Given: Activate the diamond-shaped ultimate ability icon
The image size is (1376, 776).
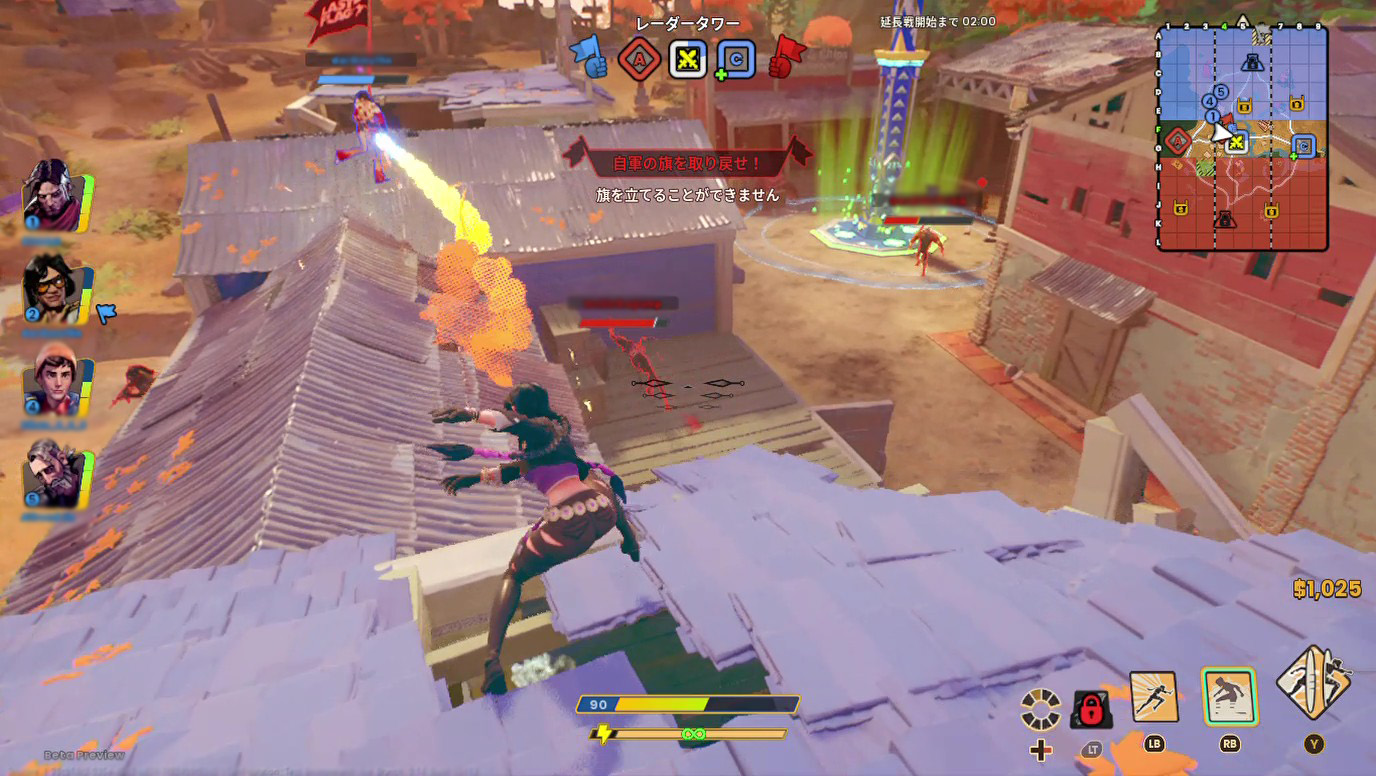Looking at the screenshot, I should click(x=1312, y=683).
